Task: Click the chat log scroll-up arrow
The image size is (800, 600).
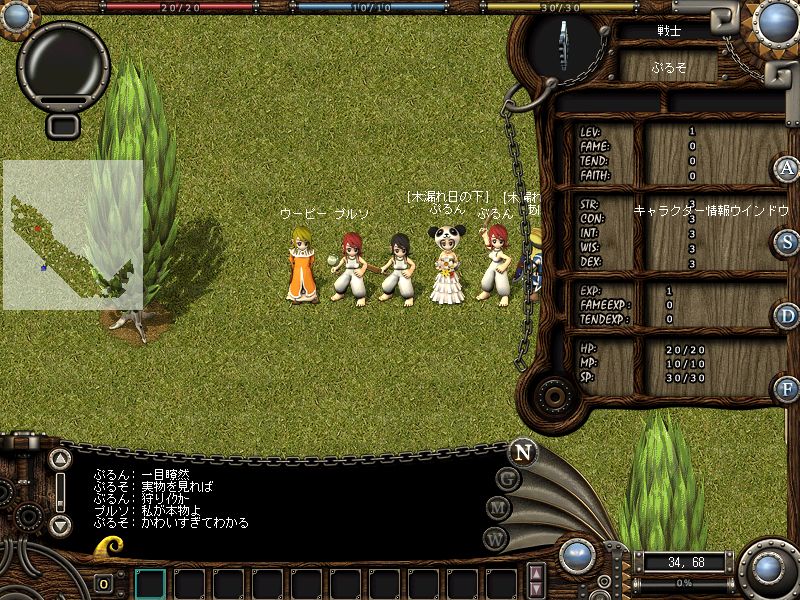Action: point(61,459)
